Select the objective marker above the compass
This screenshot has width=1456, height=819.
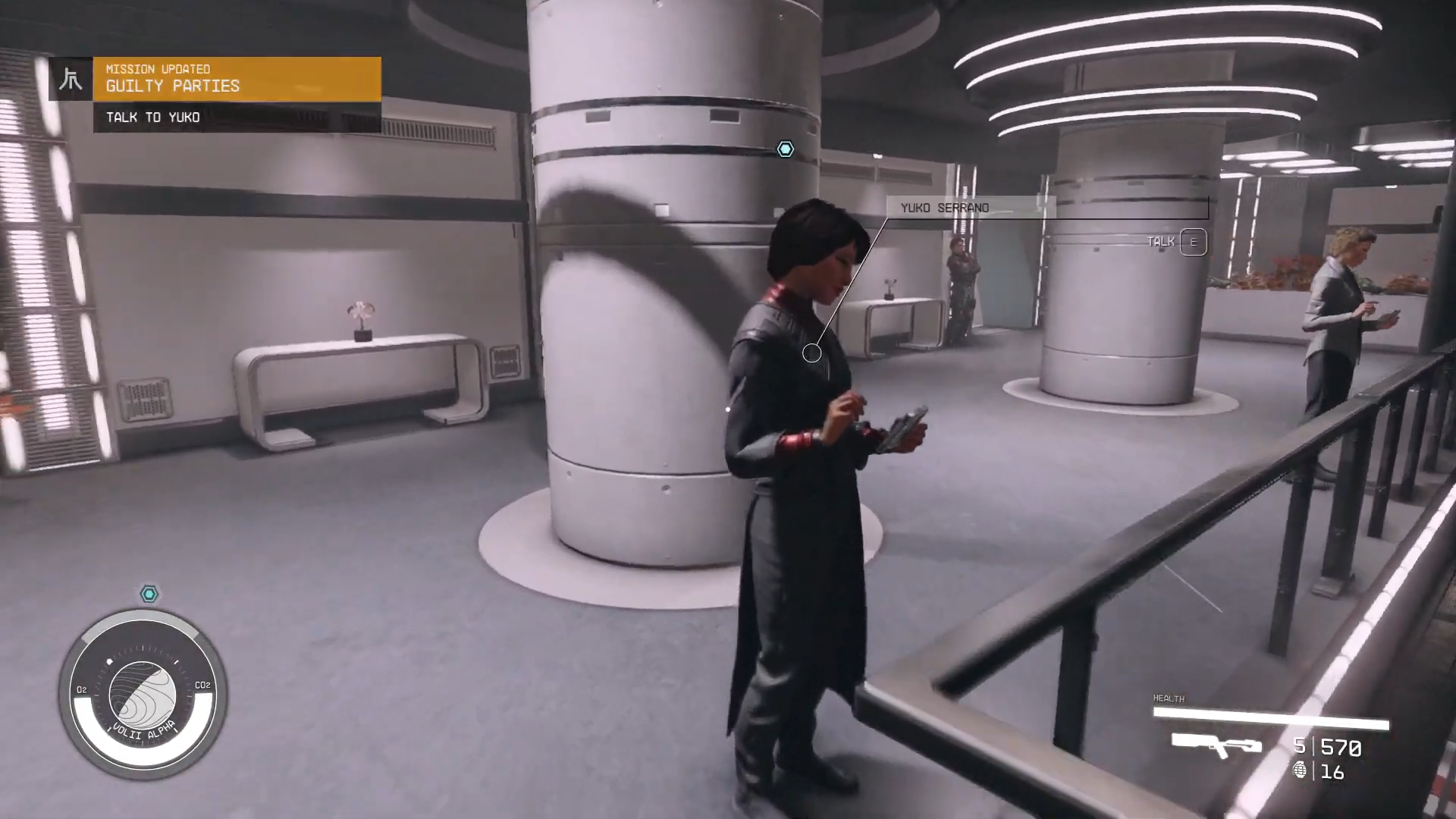tap(149, 594)
